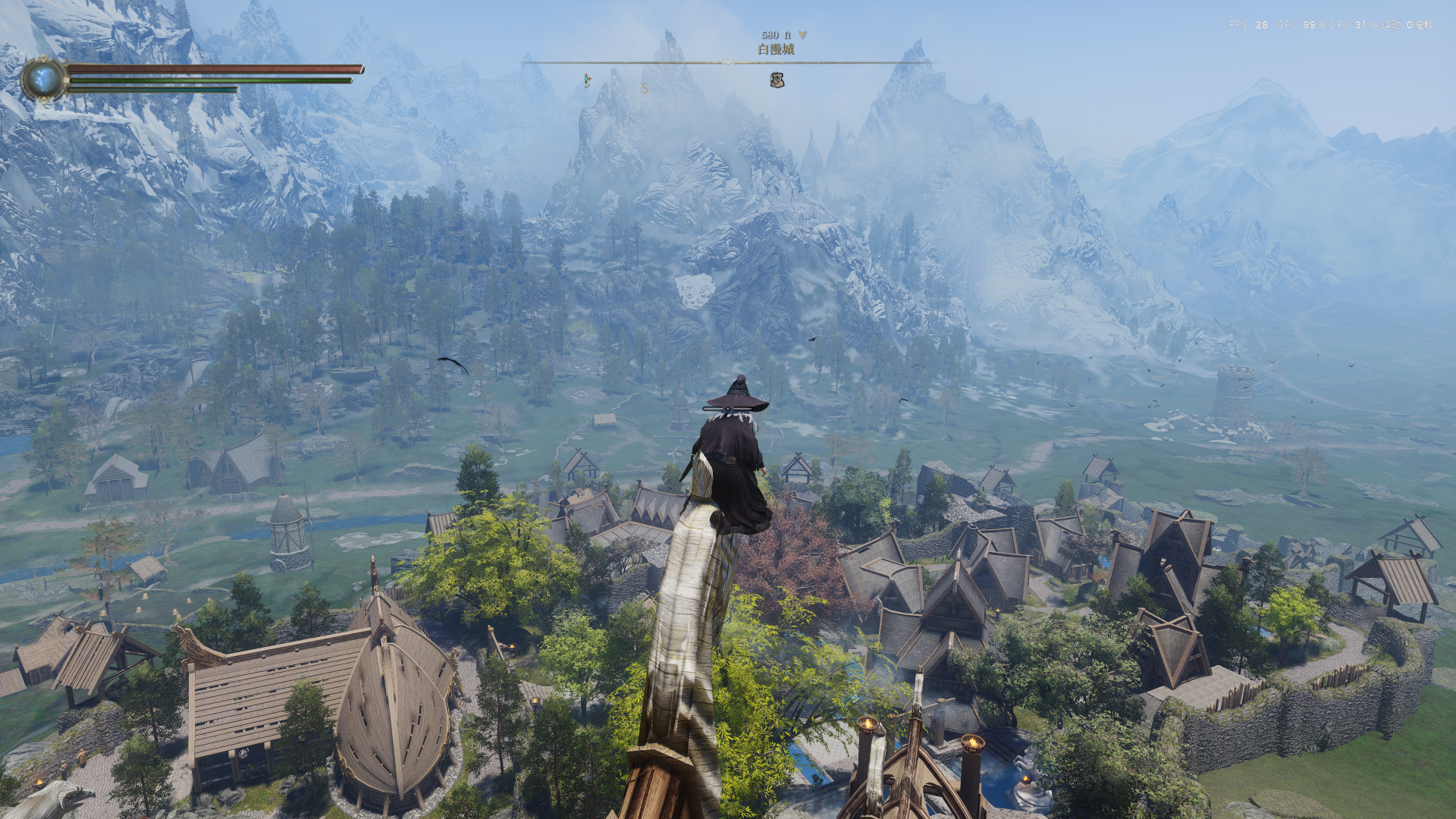Click the '580 ft' altitude text
This screenshot has height=819, width=1456.
point(775,34)
